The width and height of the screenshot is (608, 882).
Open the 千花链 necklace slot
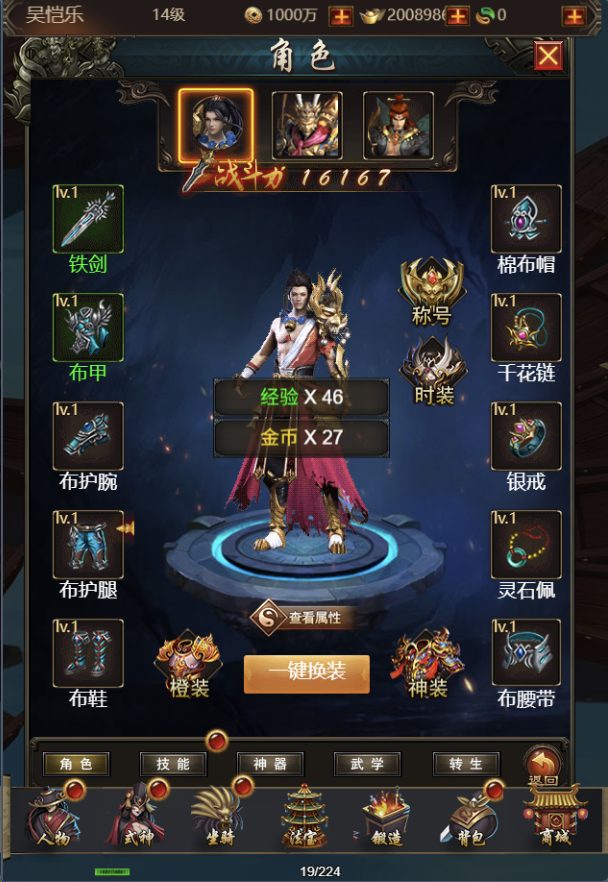[526, 327]
